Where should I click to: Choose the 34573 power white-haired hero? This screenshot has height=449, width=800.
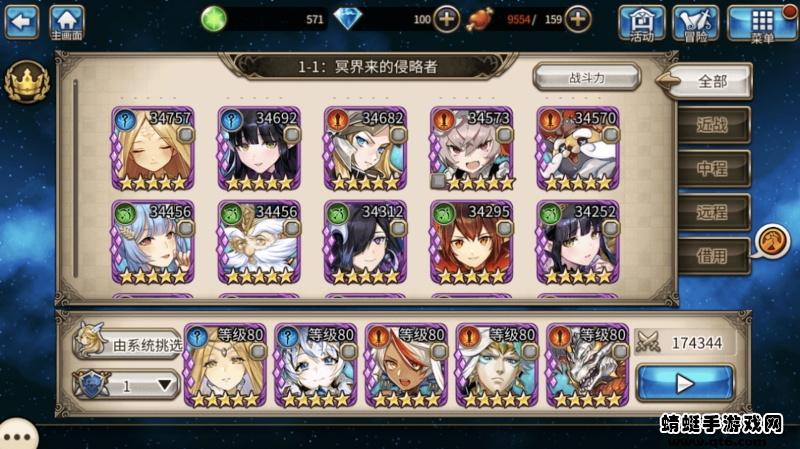click(472, 149)
